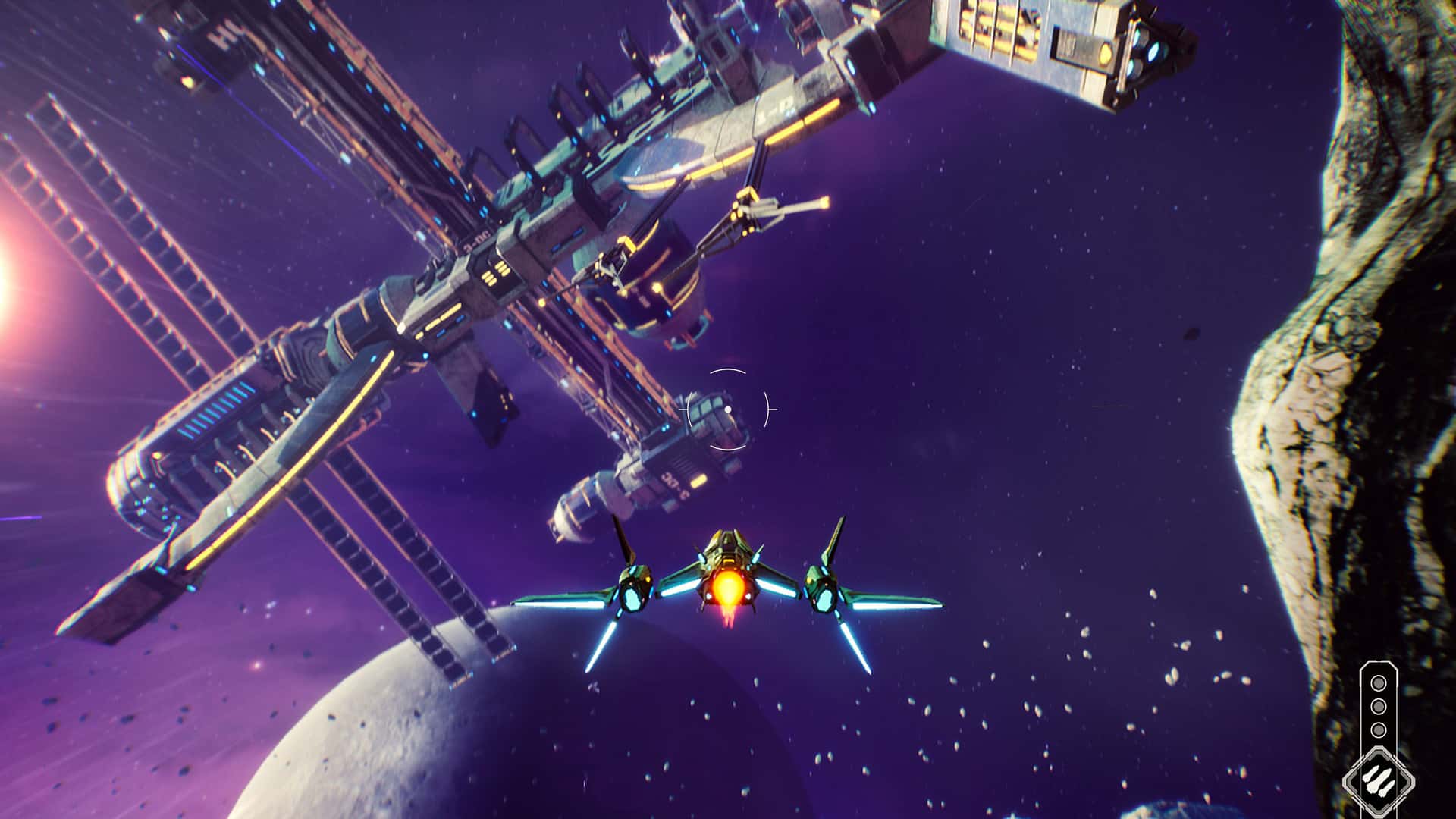The width and height of the screenshot is (1456, 819).
Task: Toggle the bottom ammo pip indicator
Action: point(1379,730)
